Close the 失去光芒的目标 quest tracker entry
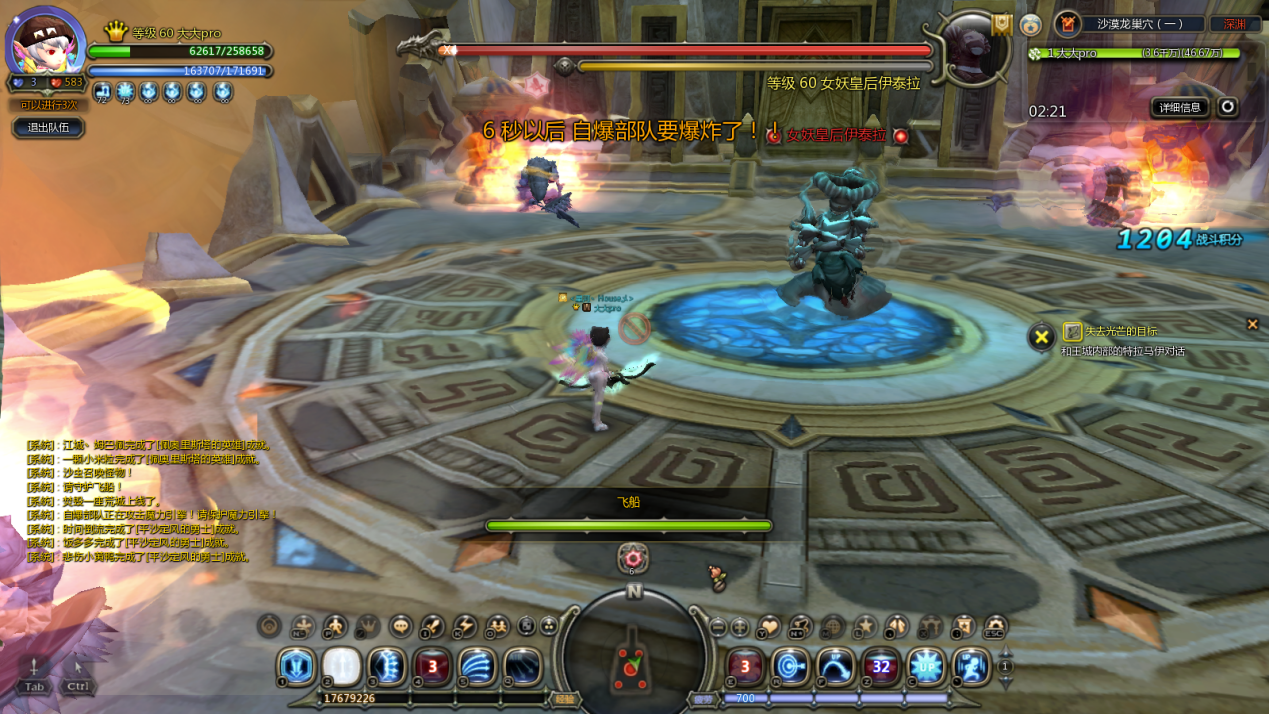Image resolution: width=1269 pixels, height=714 pixels. click(x=1252, y=324)
